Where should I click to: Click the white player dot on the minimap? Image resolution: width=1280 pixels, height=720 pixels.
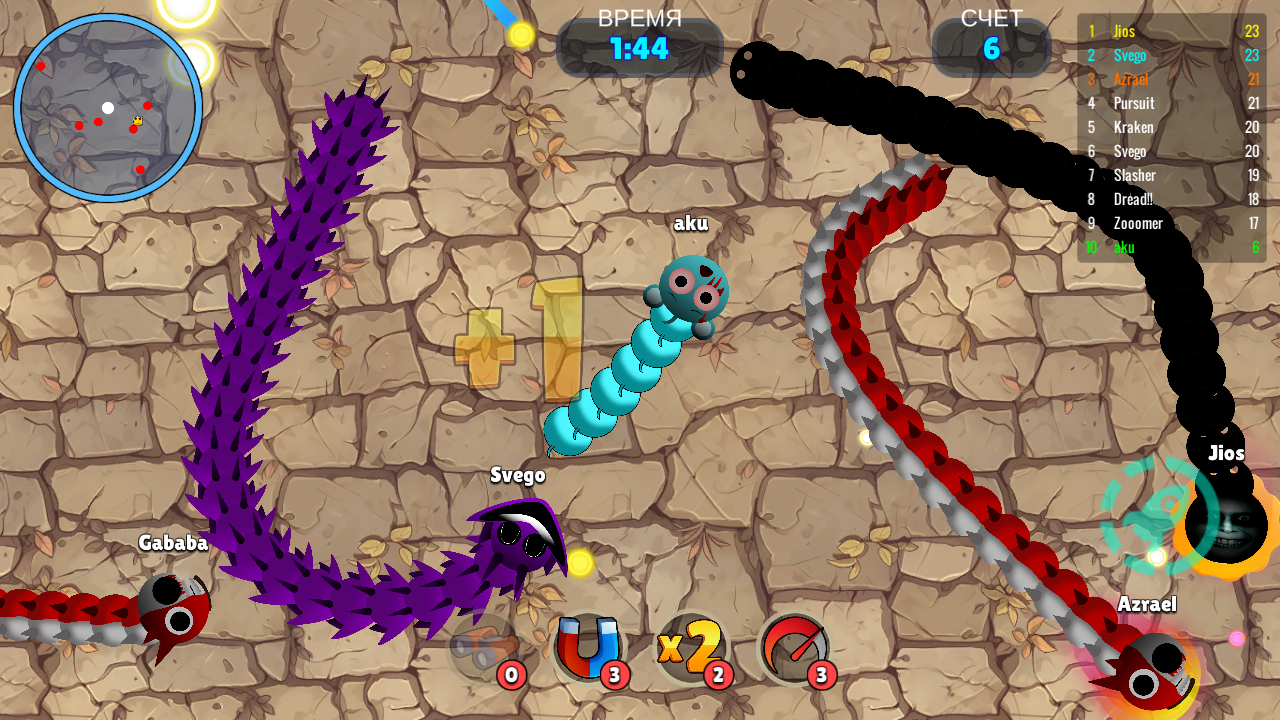coord(108,108)
